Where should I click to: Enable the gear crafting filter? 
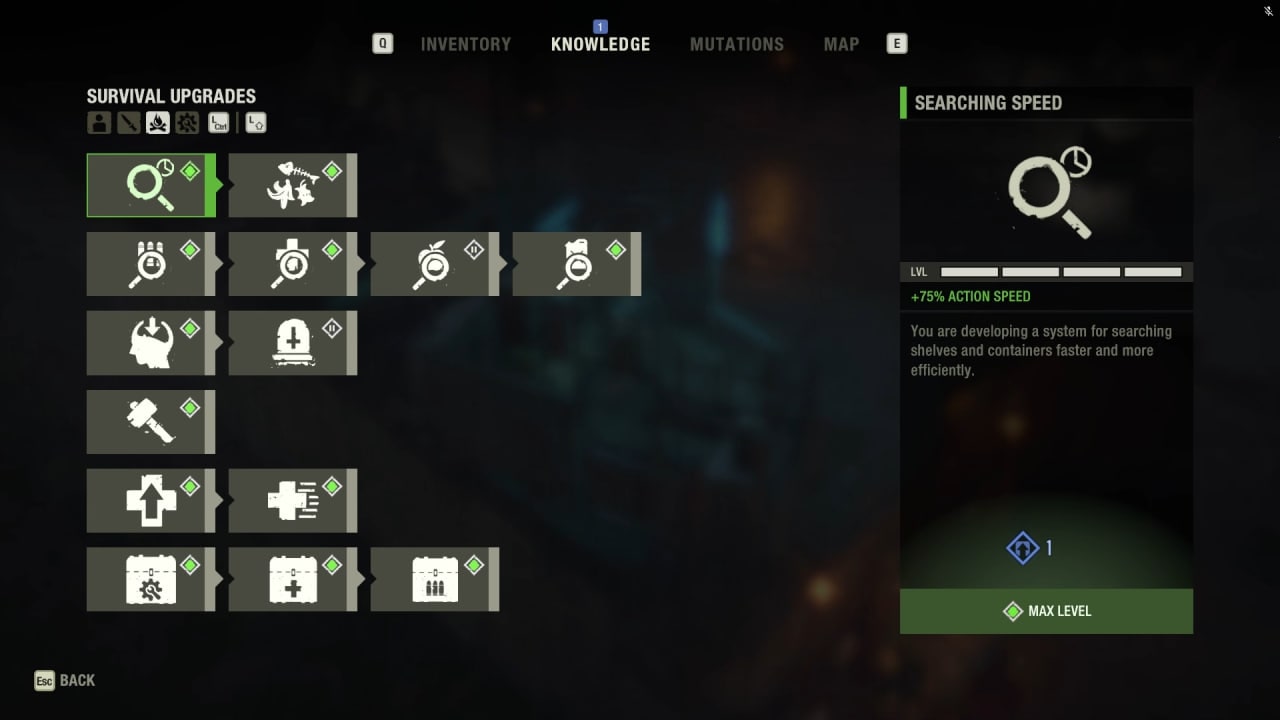[186, 122]
